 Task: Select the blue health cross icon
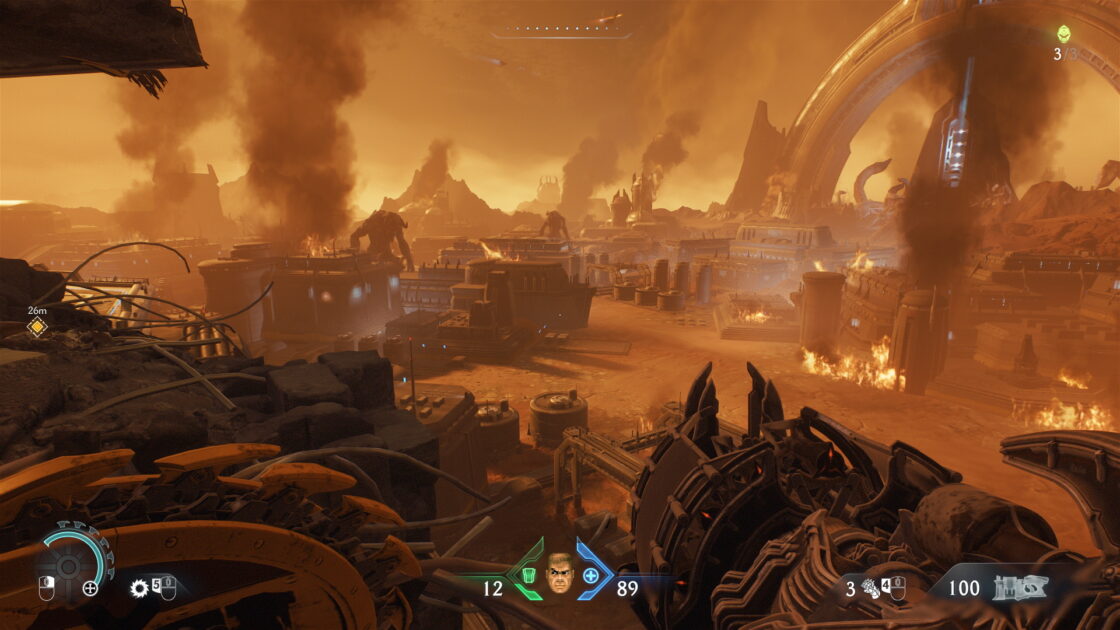[x=590, y=575]
